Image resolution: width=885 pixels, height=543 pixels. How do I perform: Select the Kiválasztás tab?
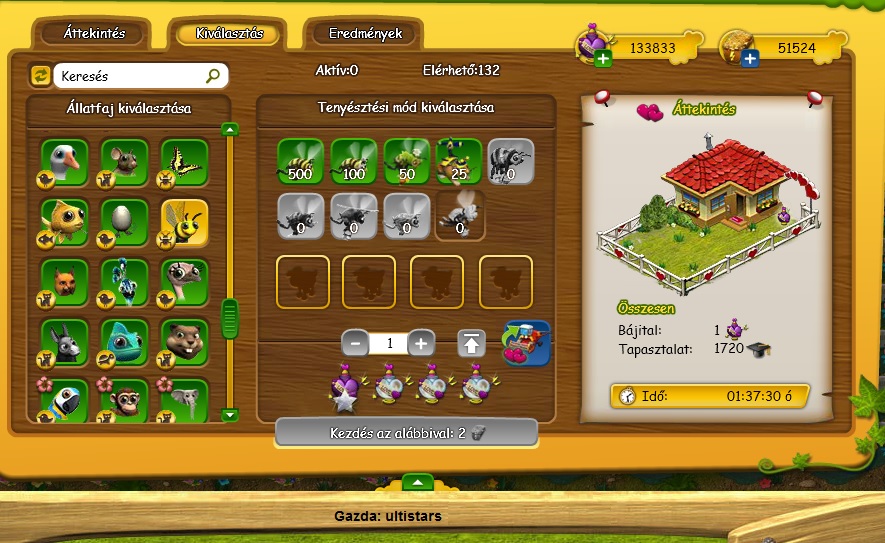pos(229,33)
